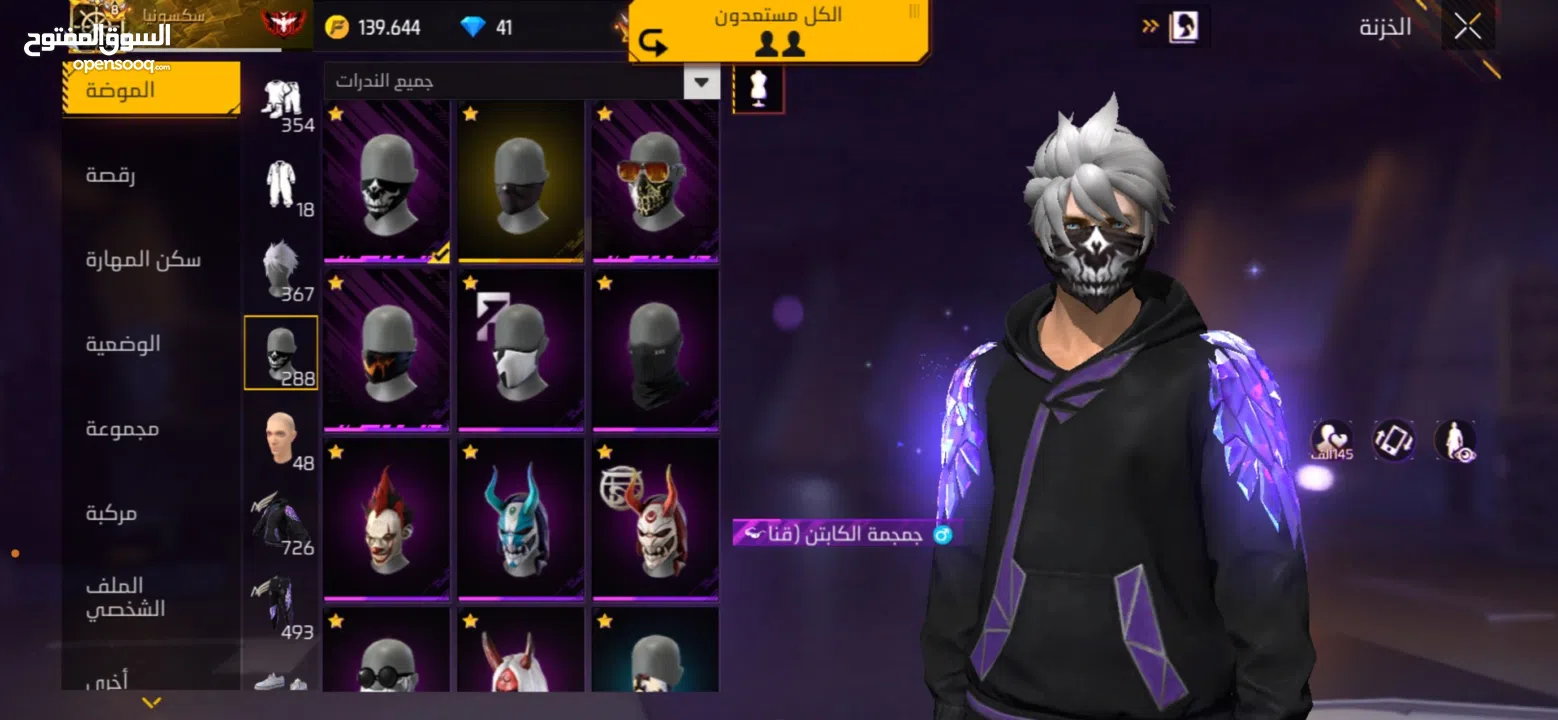Click the yellow الكل مستعدون squad banner

(x=778, y=30)
